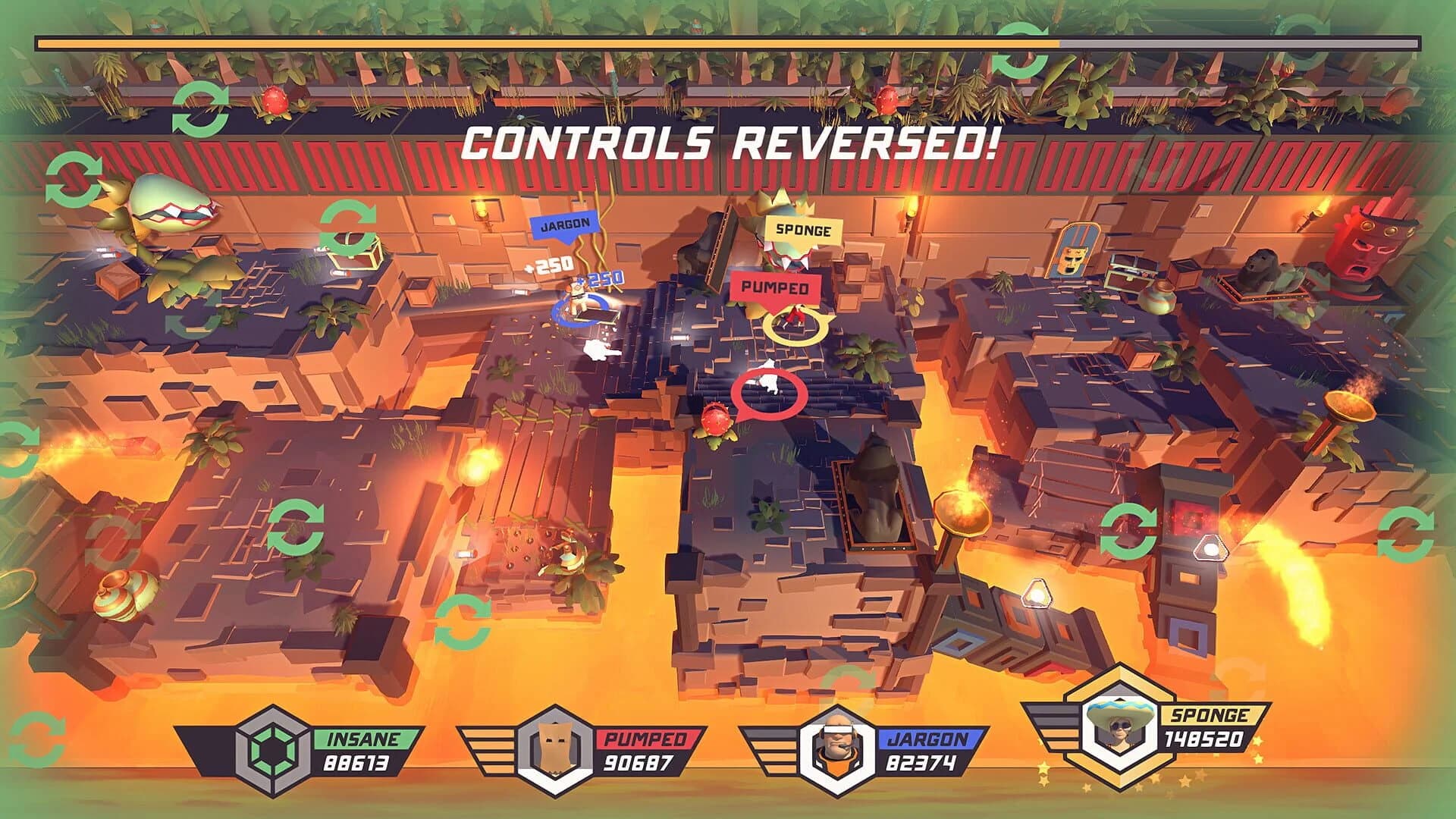Click the +250 score popup
This screenshot has height=819, width=1456.
point(552,265)
